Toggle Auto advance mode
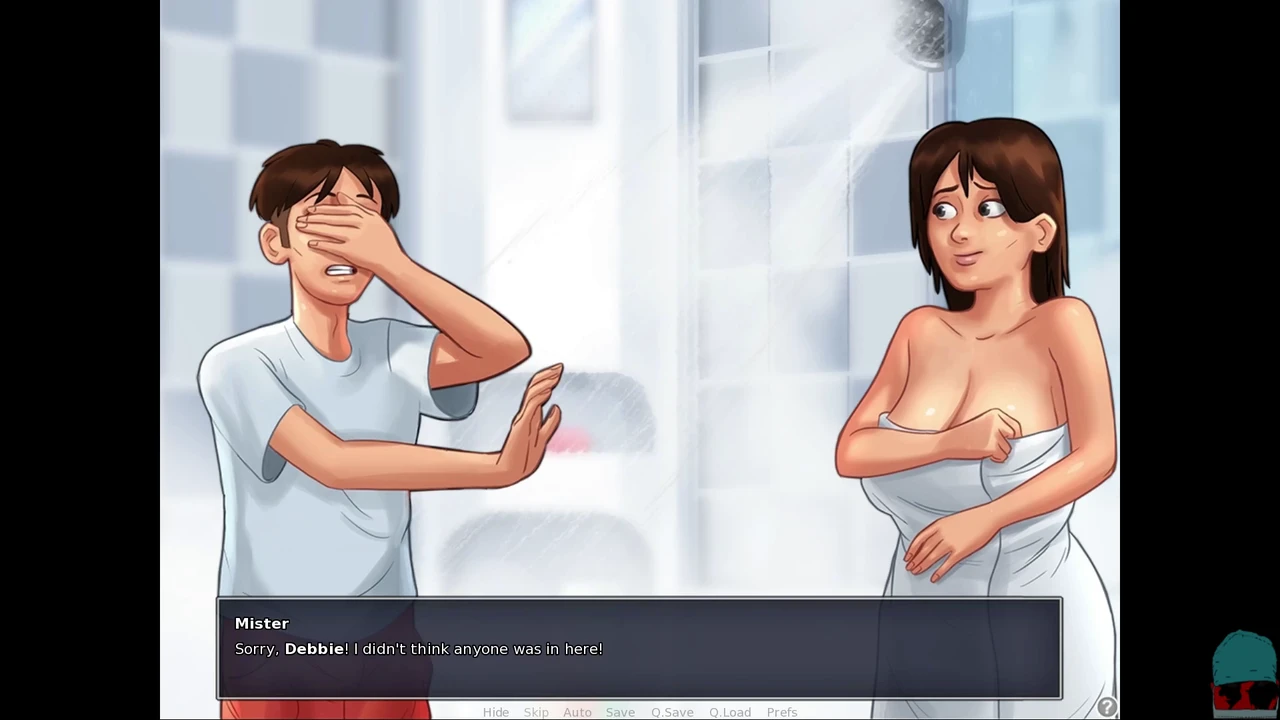 coord(577,712)
